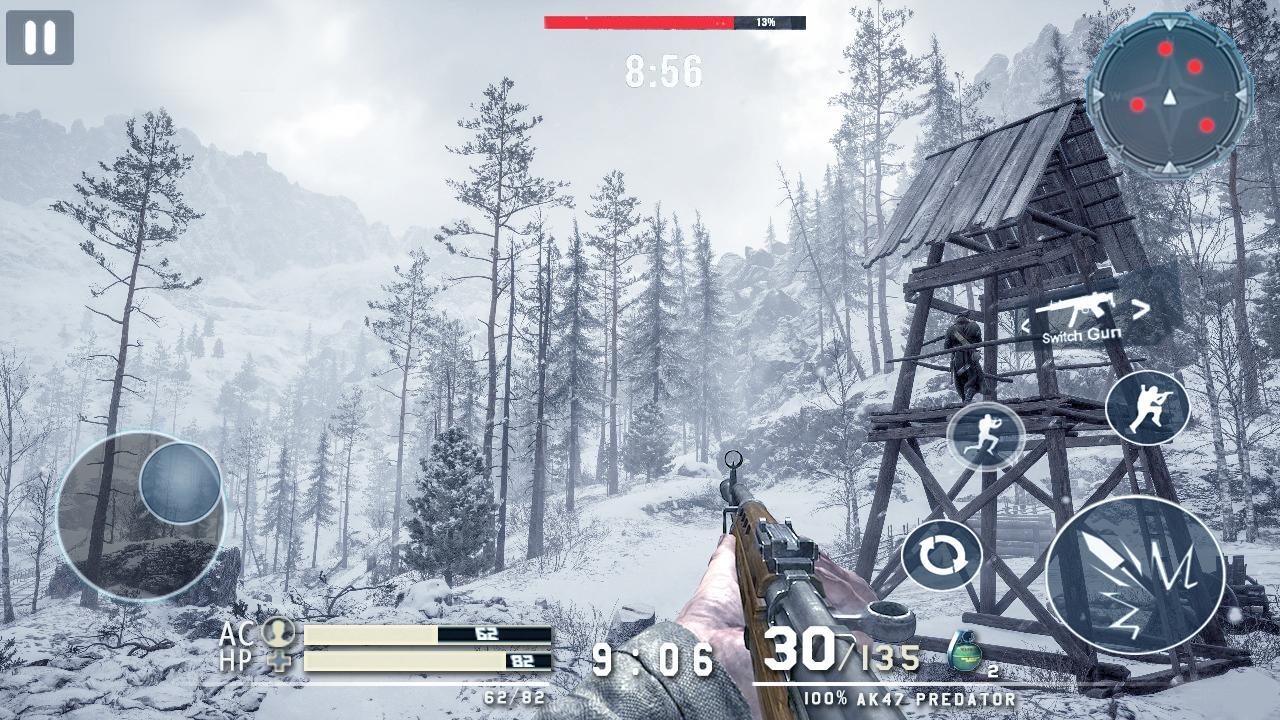The image size is (1280, 720).
Task: Select the previous gun with left arrow
Action: pos(1025,325)
